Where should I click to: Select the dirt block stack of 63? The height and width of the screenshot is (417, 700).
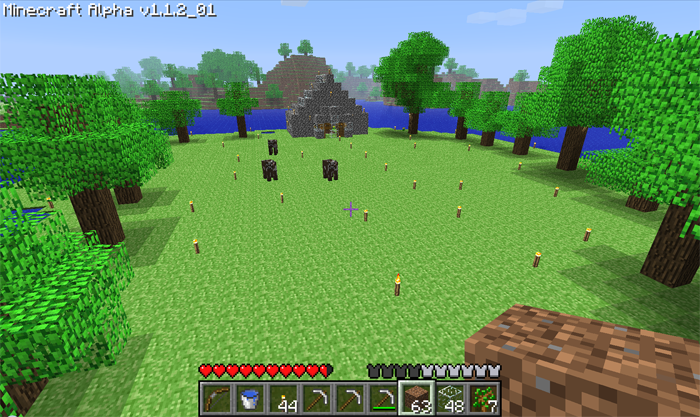coord(415,398)
